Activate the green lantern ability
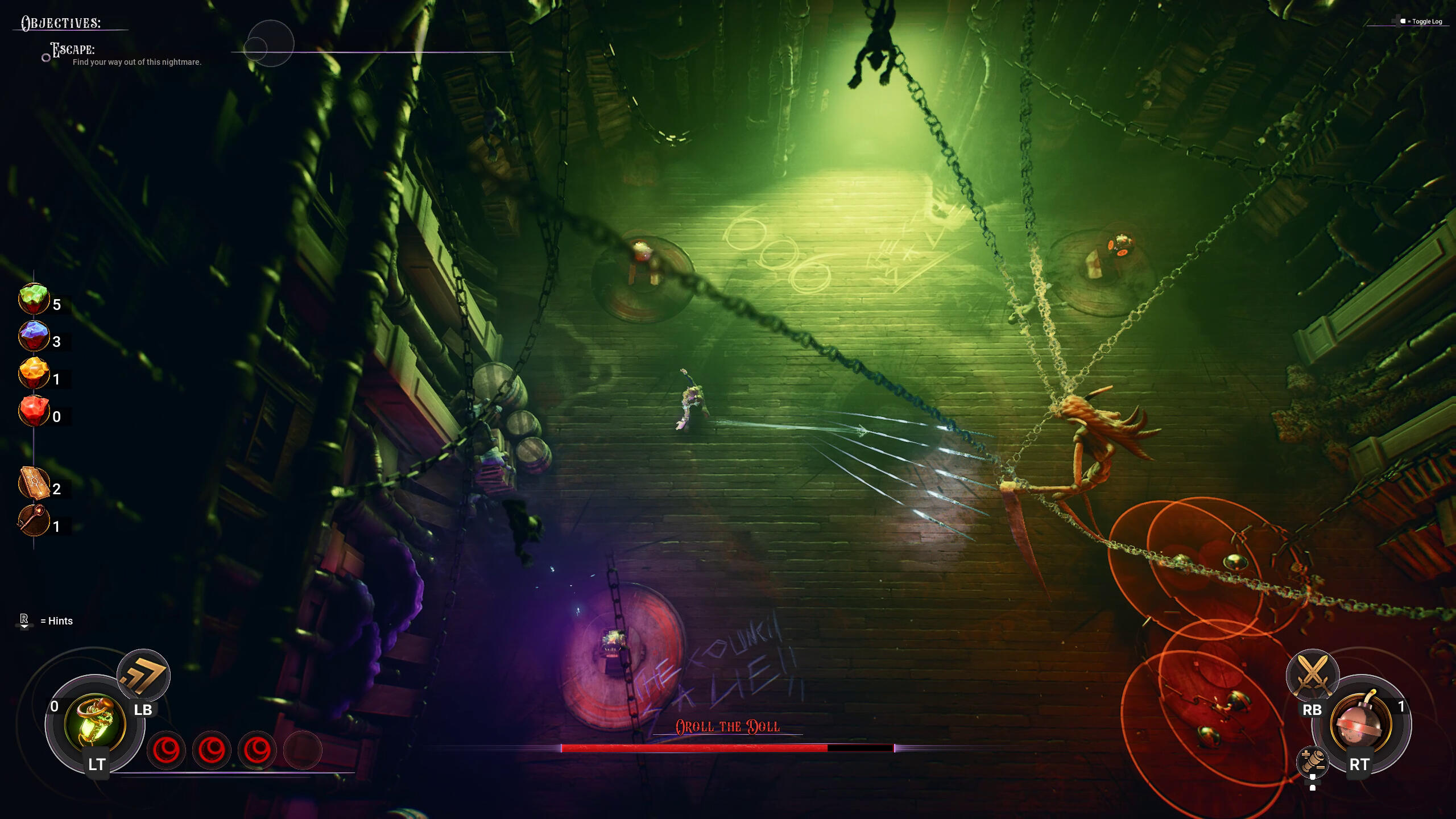1456x819 pixels. coord(95,723)
